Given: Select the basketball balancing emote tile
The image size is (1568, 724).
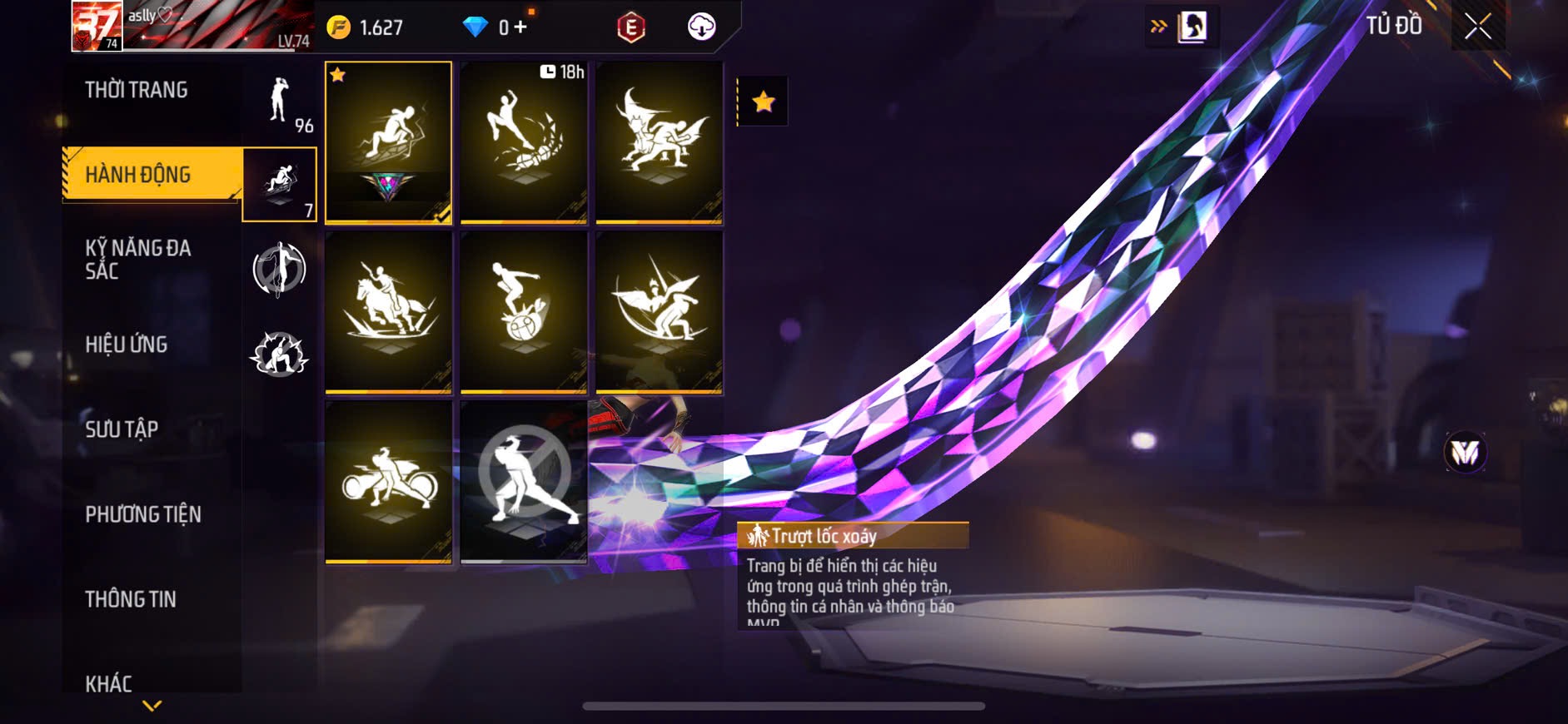Looking at the screenshot, I should 524,311.
